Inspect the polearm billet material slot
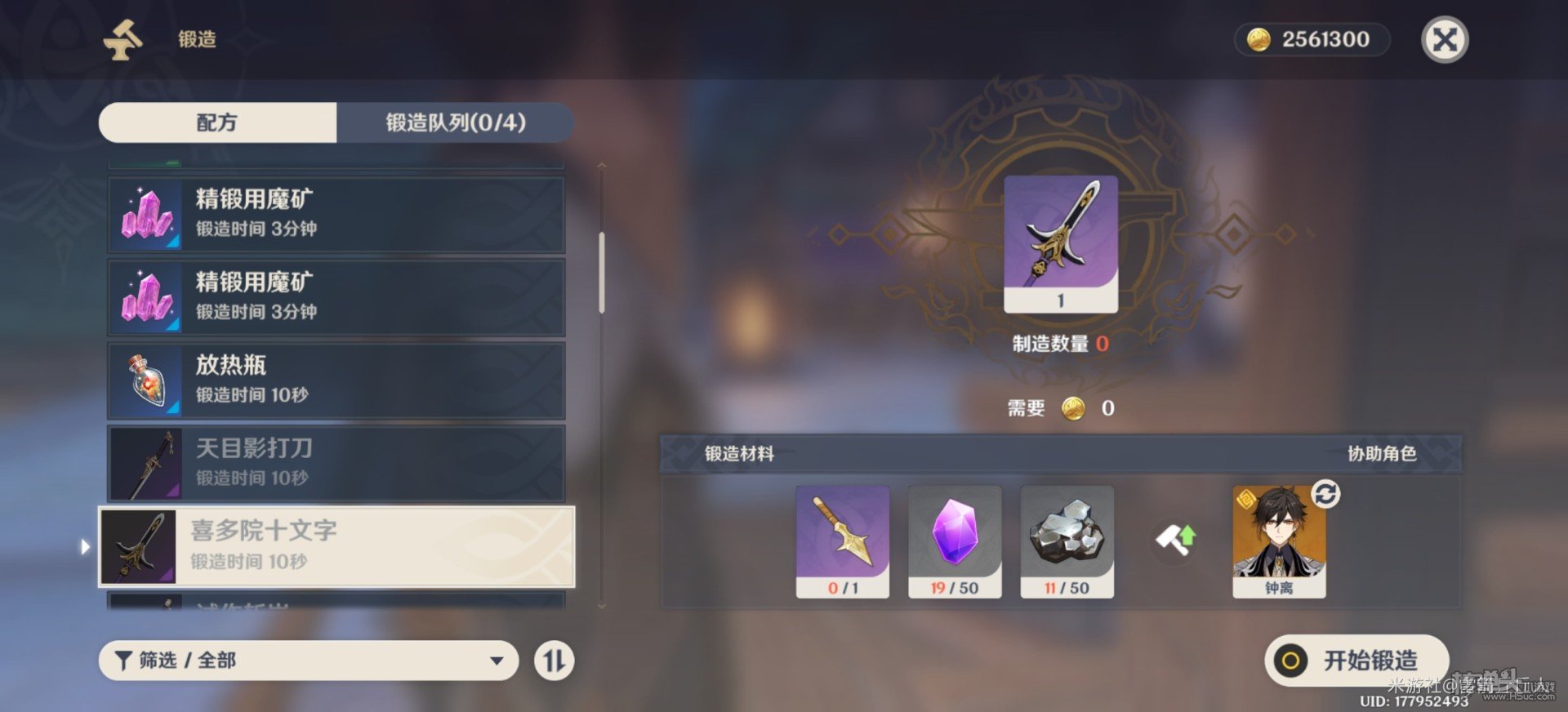Image resolution: width=1568 pixels, height=712 pixels. [842, 541]
